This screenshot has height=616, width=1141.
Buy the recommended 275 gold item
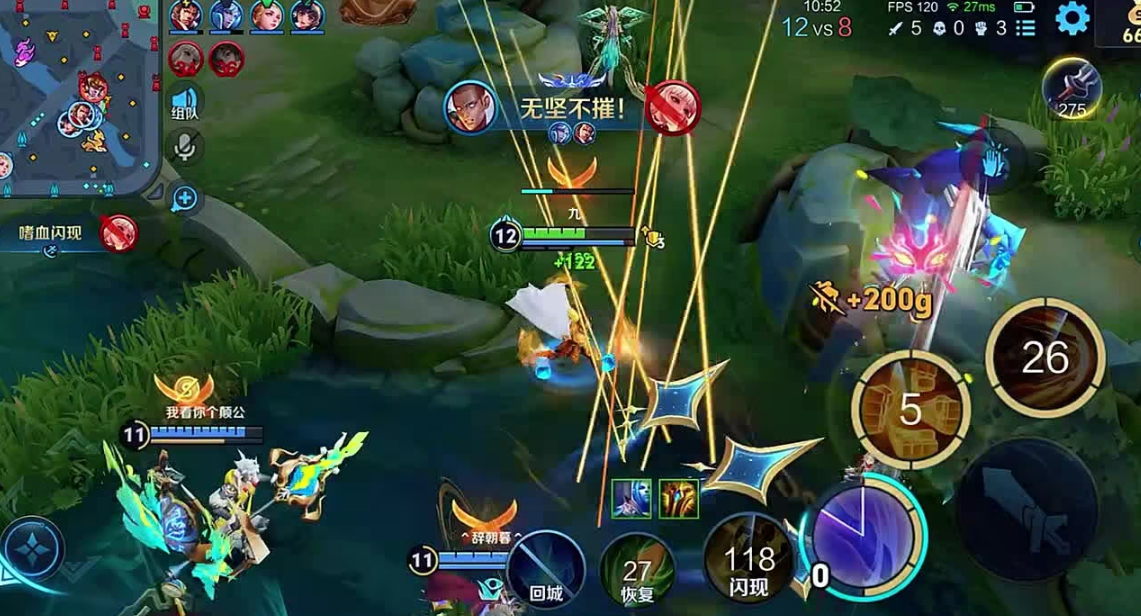[1072, 88]
